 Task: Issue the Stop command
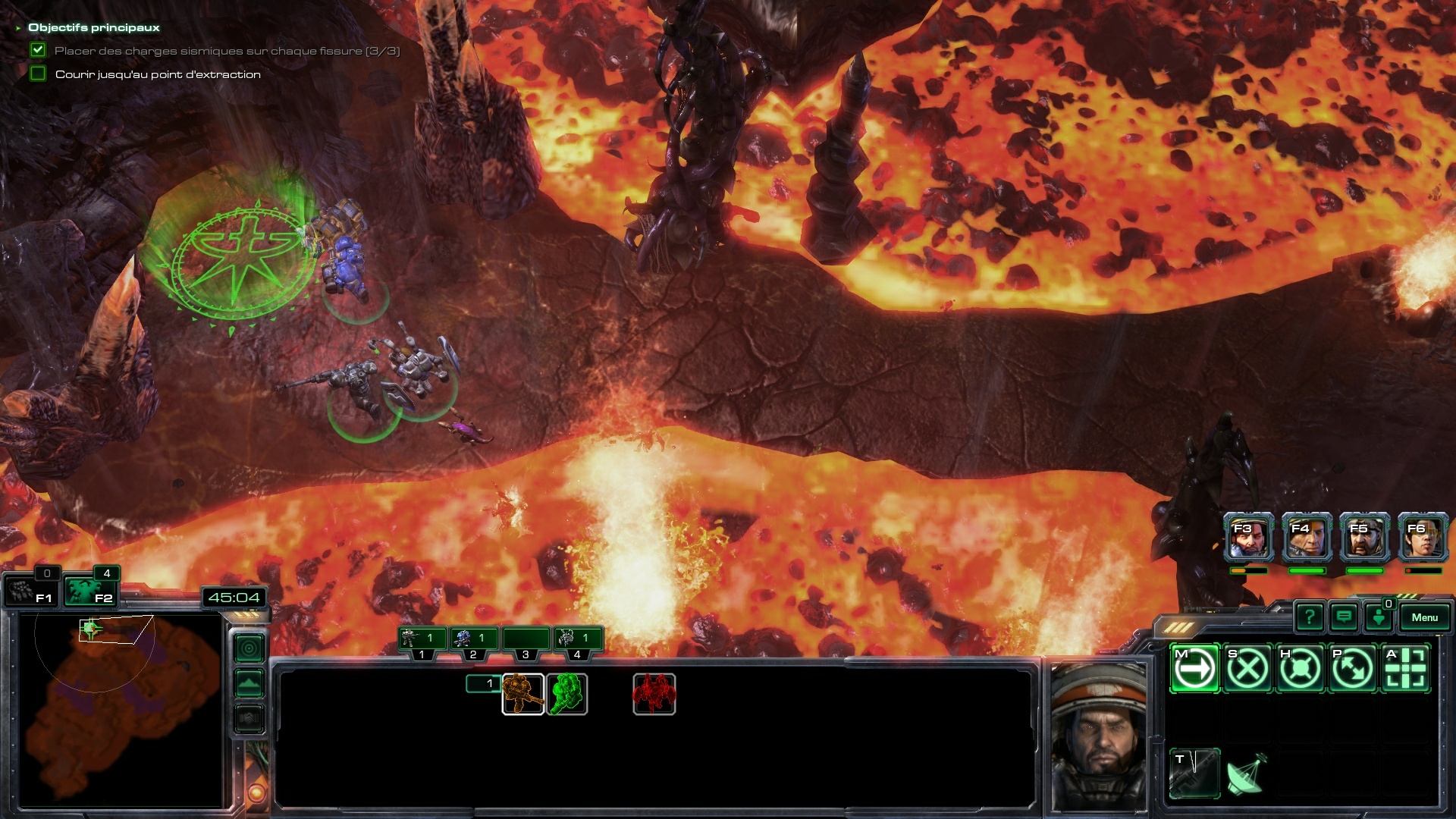(x=1247, y=668)
